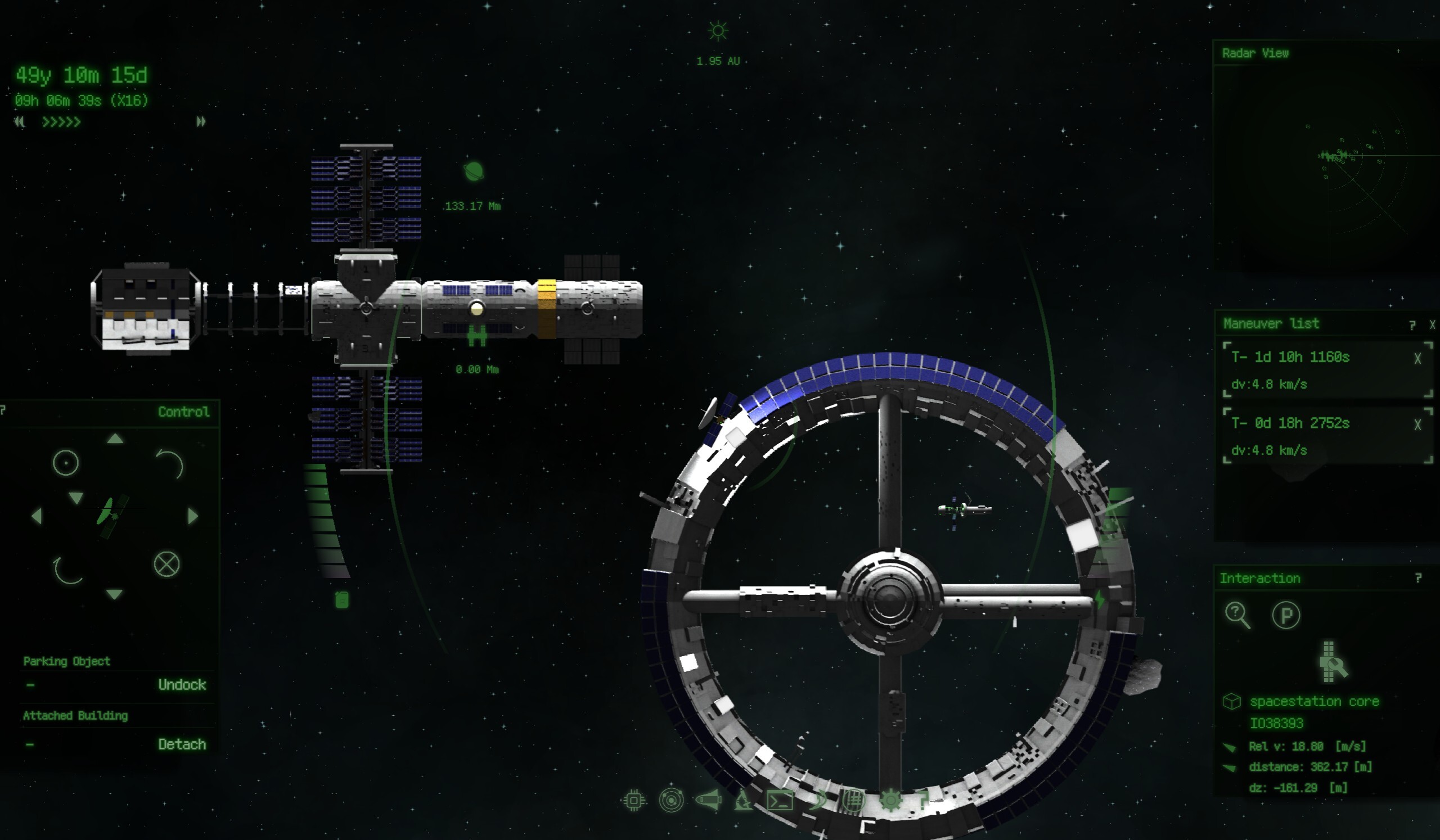The image size is (1440, 840).
Task: Open the settings gear in the bottom toolbar
Action: pyautogui.click(x=892, y=801)
